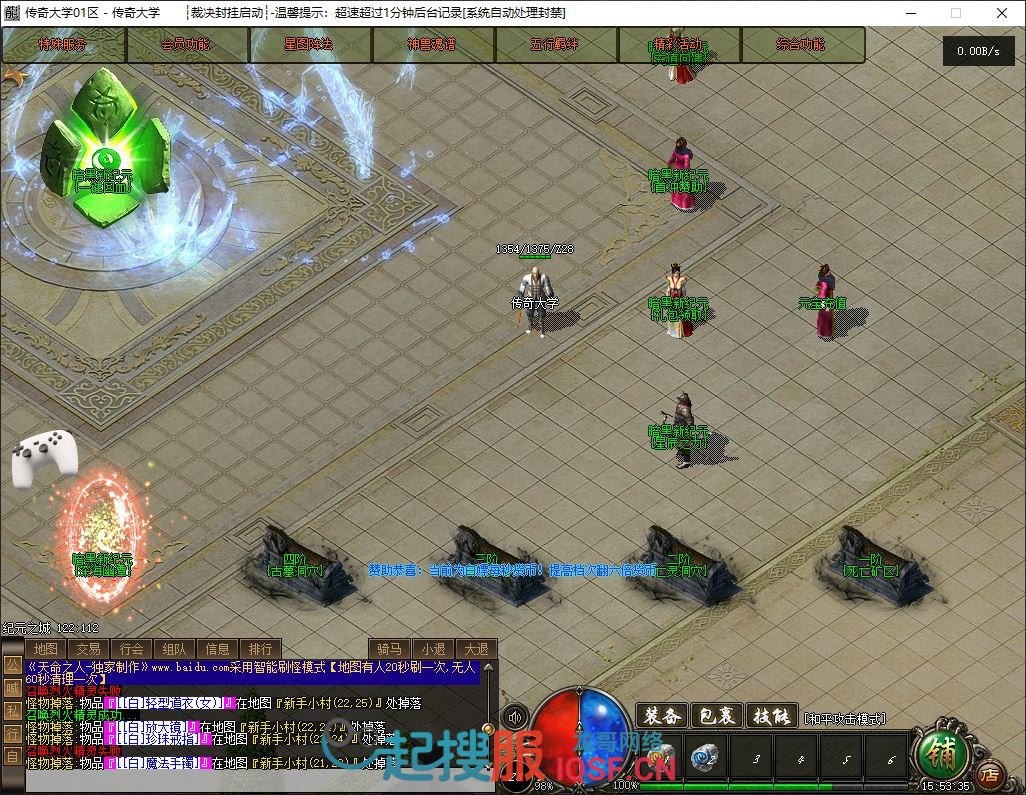This screenshot has width=1026, height=795.
Task: Open the 综合功能 menu
Action: pyautogui.click(x=801, y=45)
